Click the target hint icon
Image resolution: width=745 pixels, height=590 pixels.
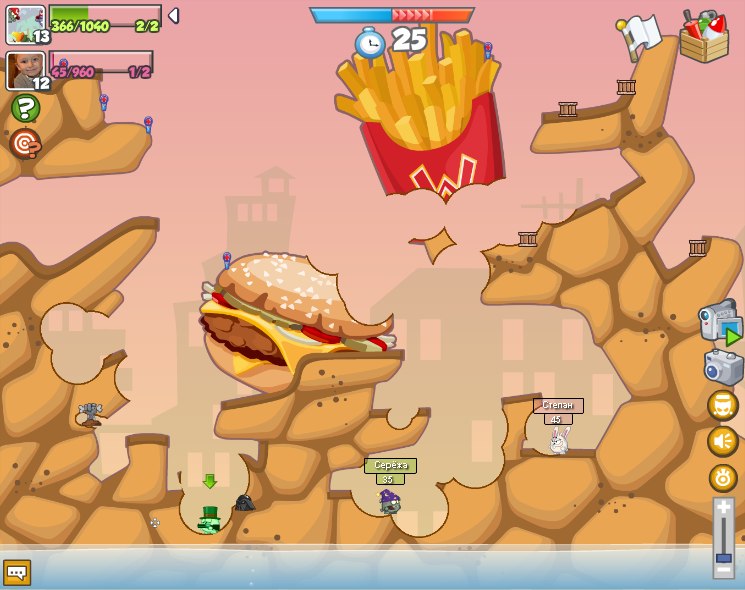tap(25, 143)
